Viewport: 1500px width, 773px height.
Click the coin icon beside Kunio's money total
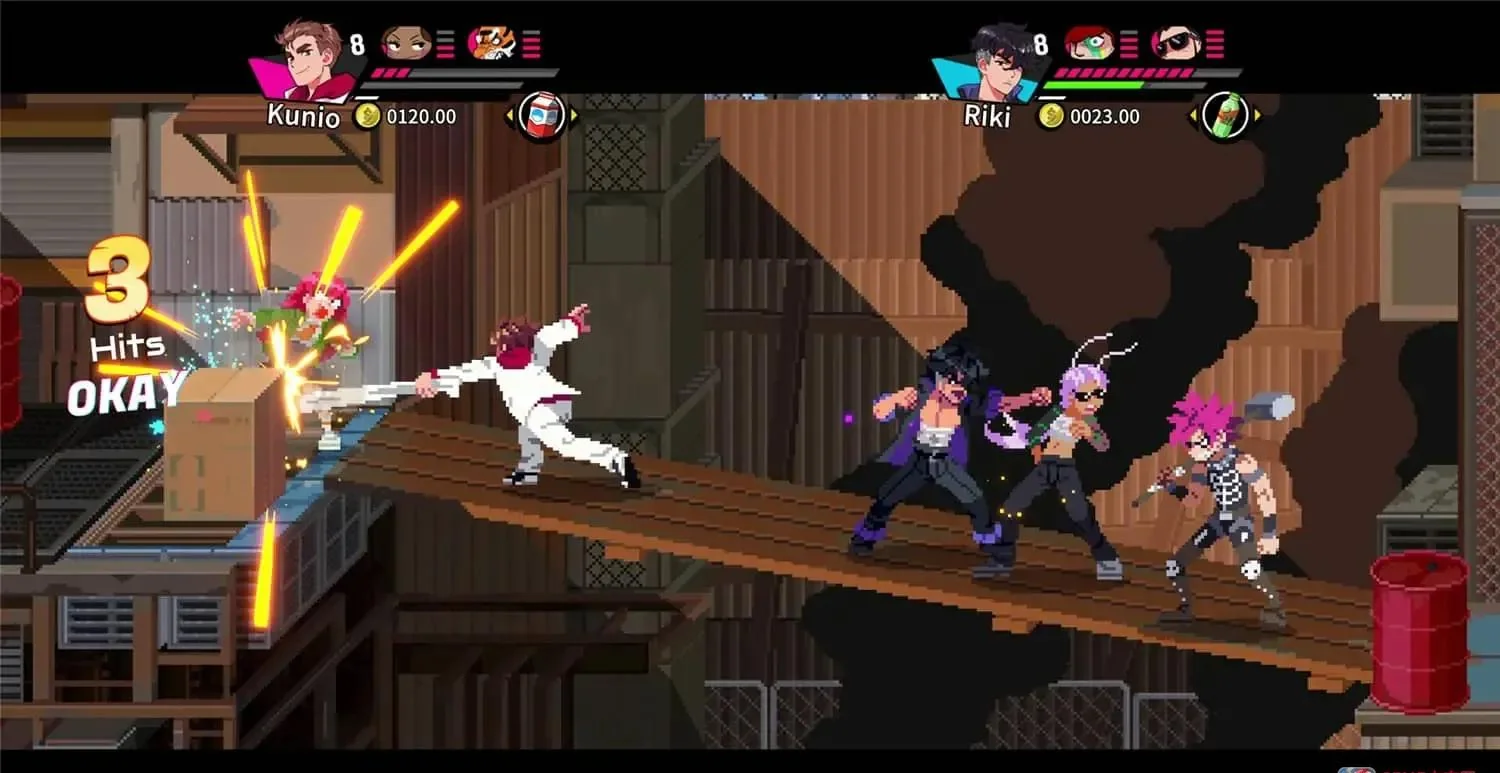pyautogui.click(x=368, y=116)
